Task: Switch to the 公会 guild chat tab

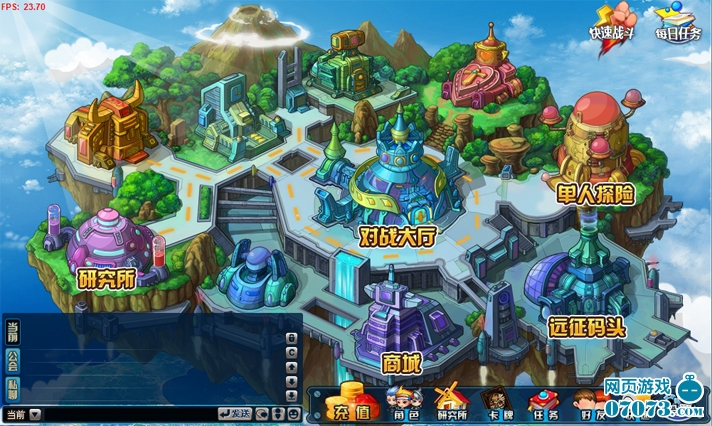Action: pyautogui.click(x=12, y=359)
